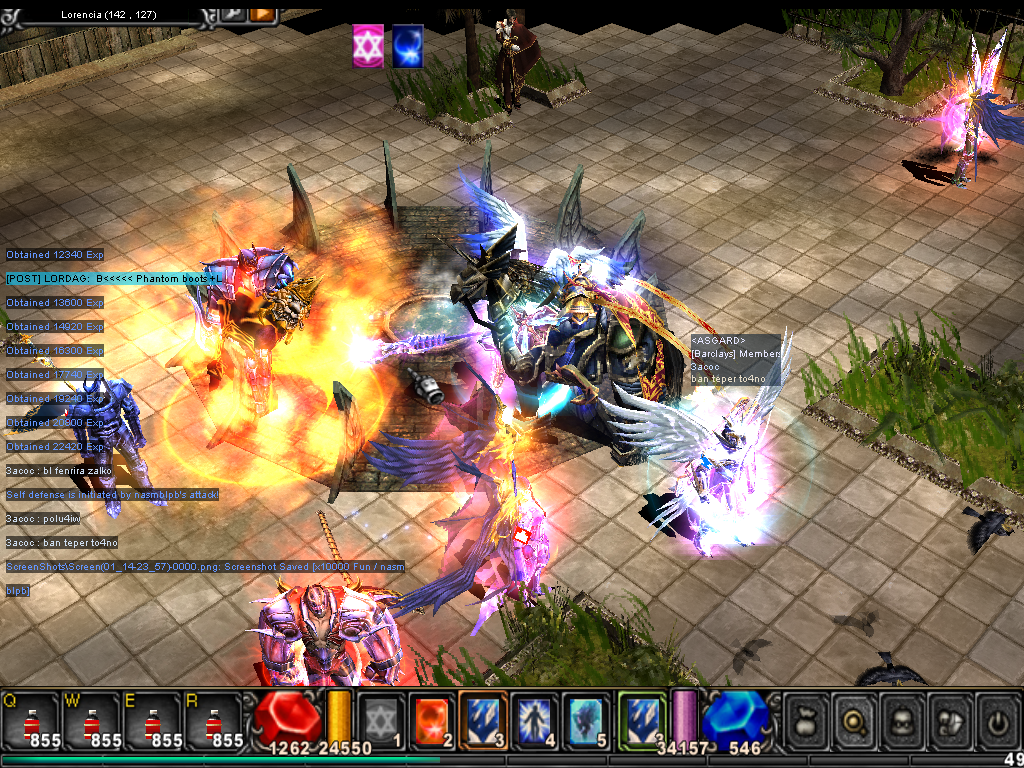The image size is (1024, 768).
Task: Click the orange play arrow button
Action: point(262,14)
